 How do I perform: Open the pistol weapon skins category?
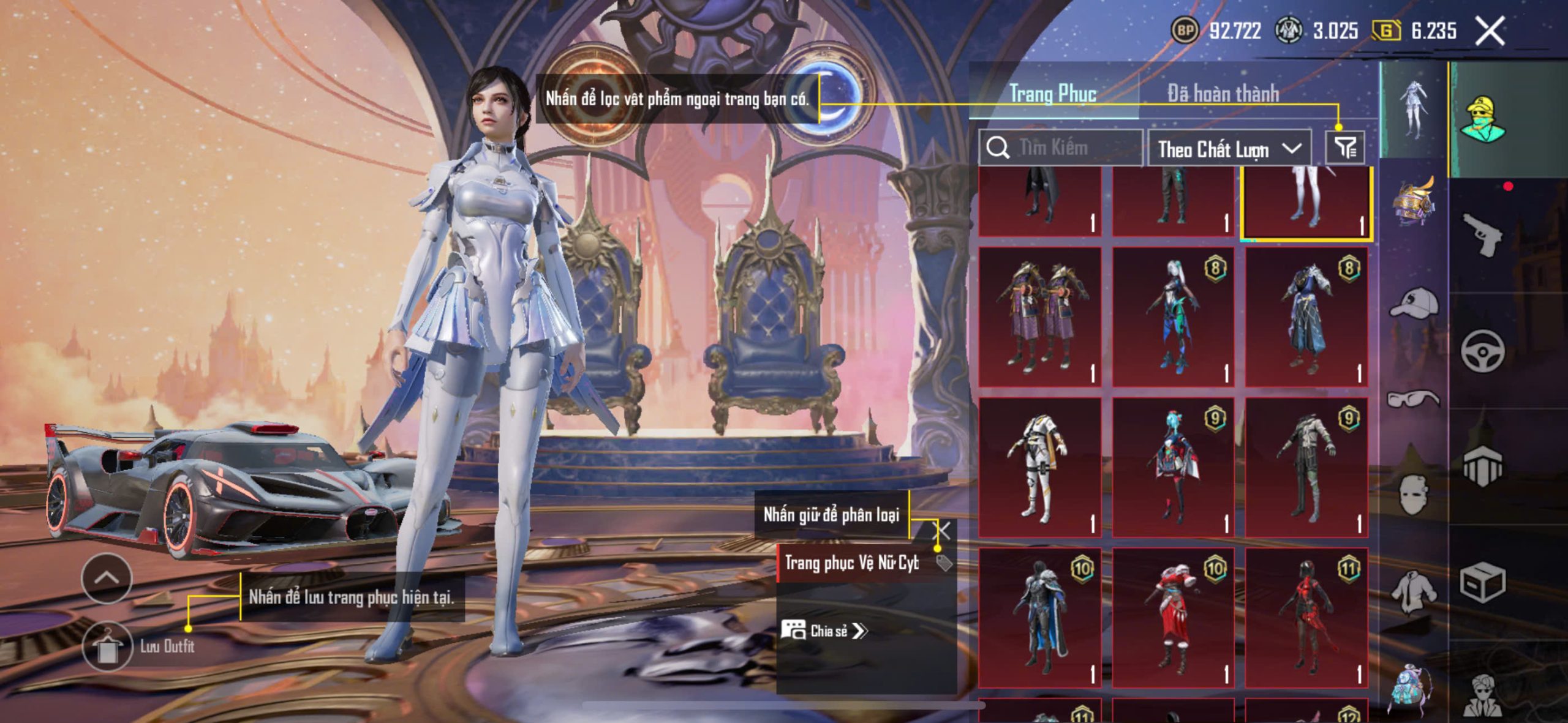pos(1482,234)
